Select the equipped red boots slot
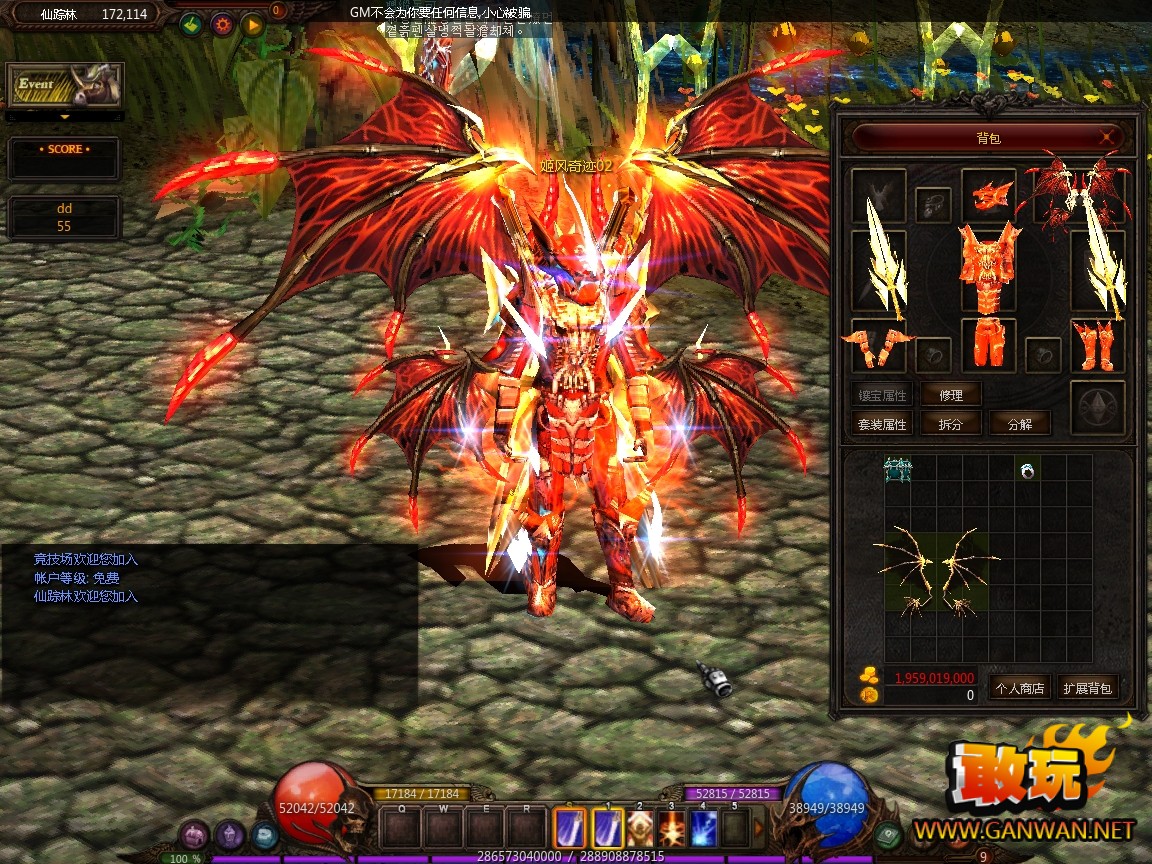 click(x=1097, y=345)
